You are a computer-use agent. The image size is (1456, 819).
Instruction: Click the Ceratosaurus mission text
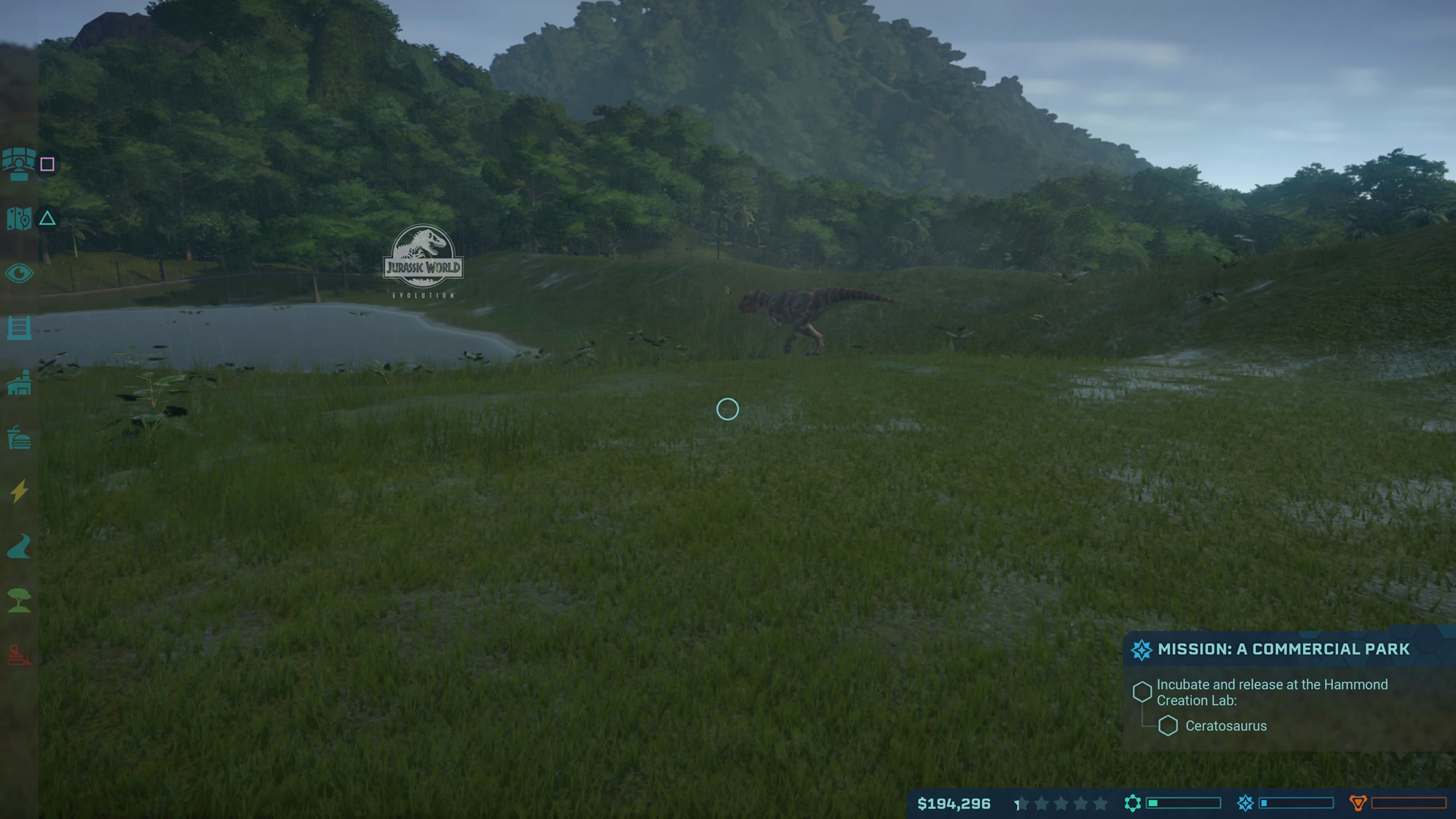1227,726
